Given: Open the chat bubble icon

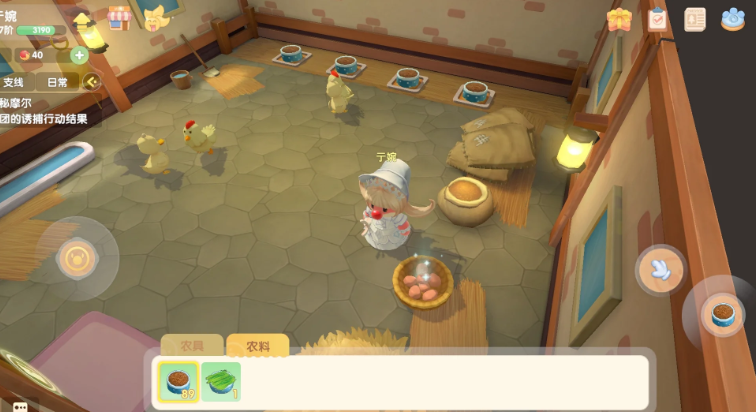Looking at the screenshot, I should [20, 406].
